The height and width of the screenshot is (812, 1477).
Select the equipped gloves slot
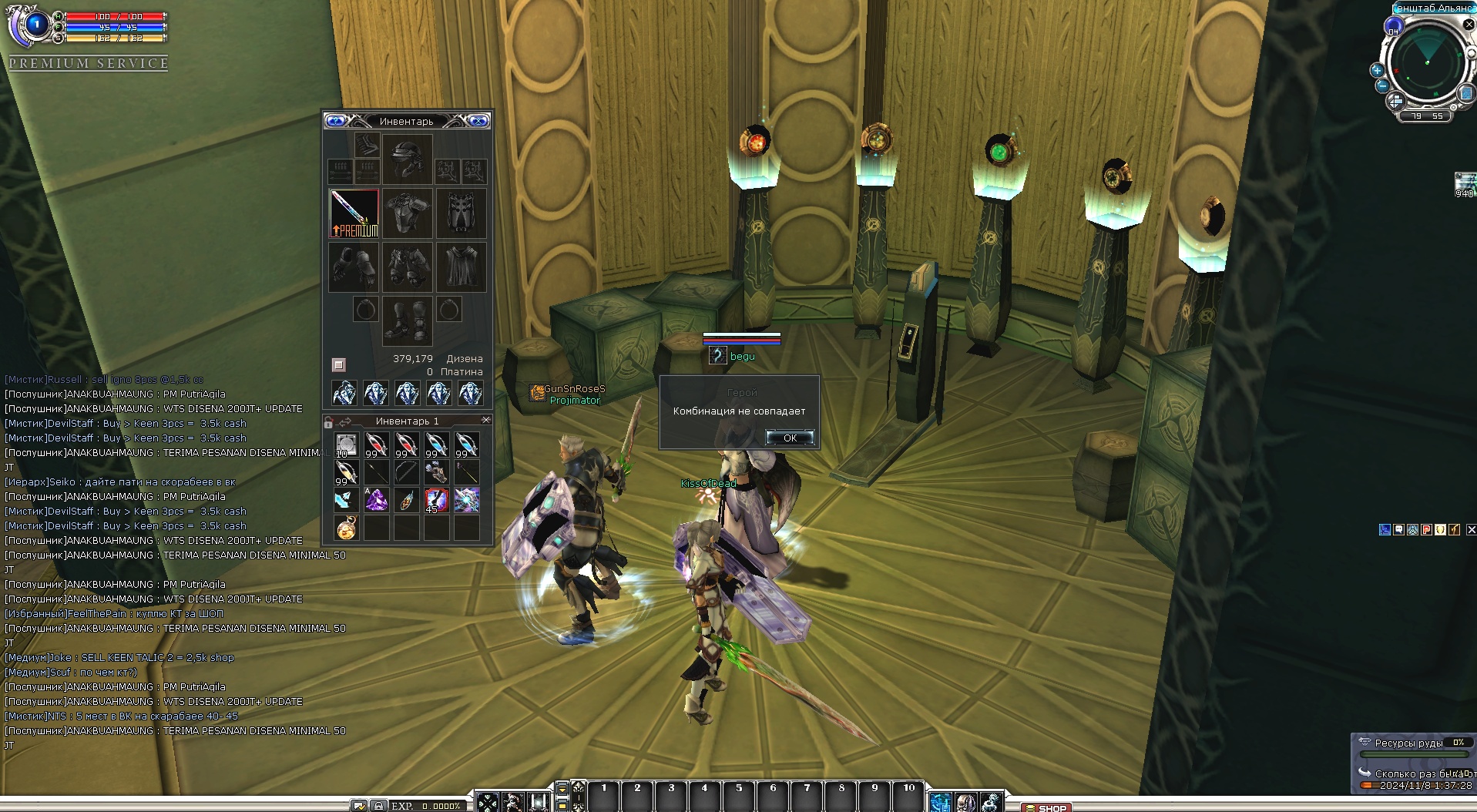(x=354, y=267)
